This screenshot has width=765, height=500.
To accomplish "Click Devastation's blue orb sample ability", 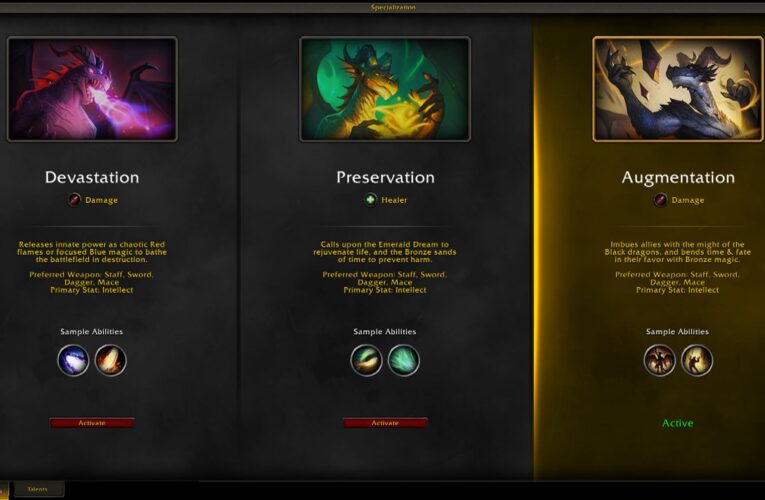I will click(73, 360).
